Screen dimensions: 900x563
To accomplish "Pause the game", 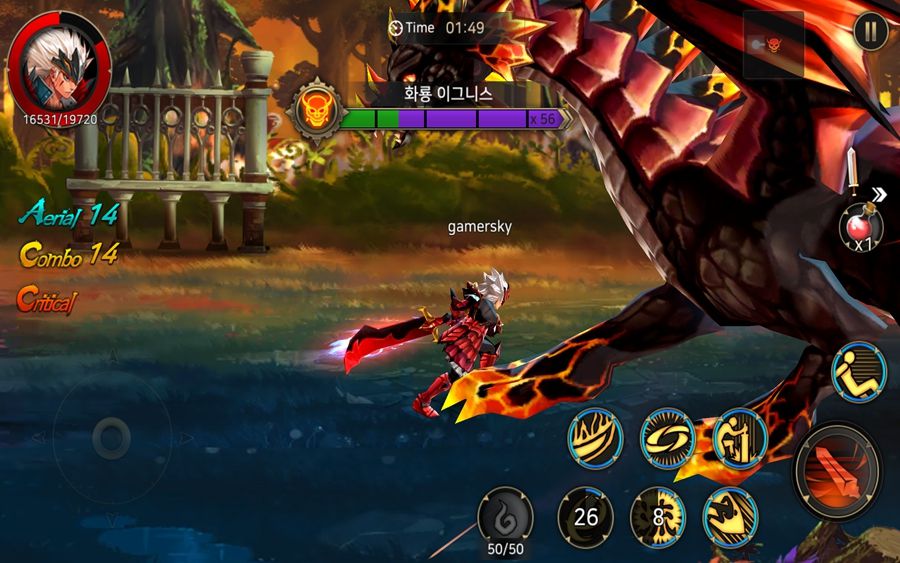I will (x=870, y=32).
